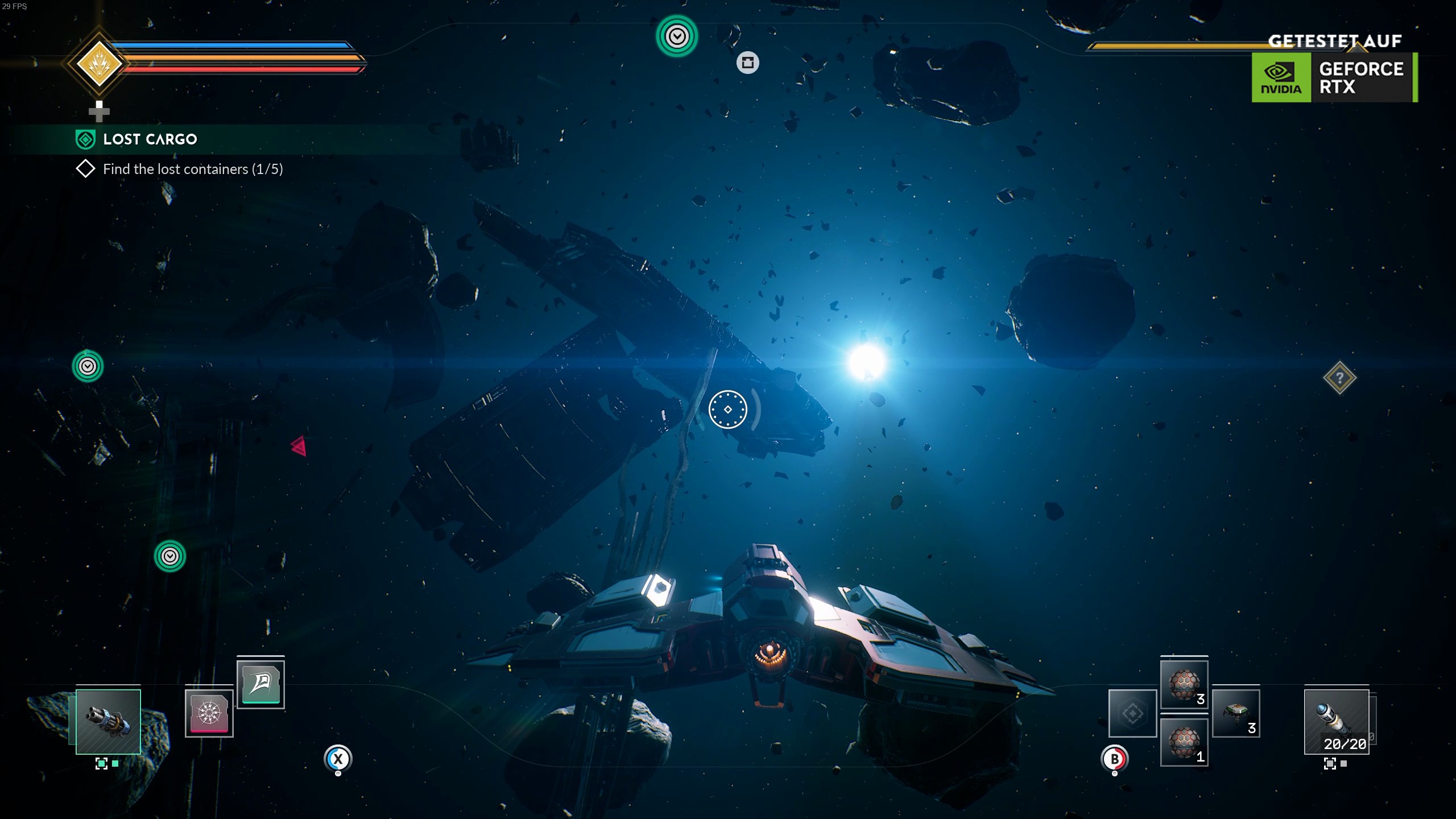Click the lost containers objective line
1456x819 pixels.
192,169
